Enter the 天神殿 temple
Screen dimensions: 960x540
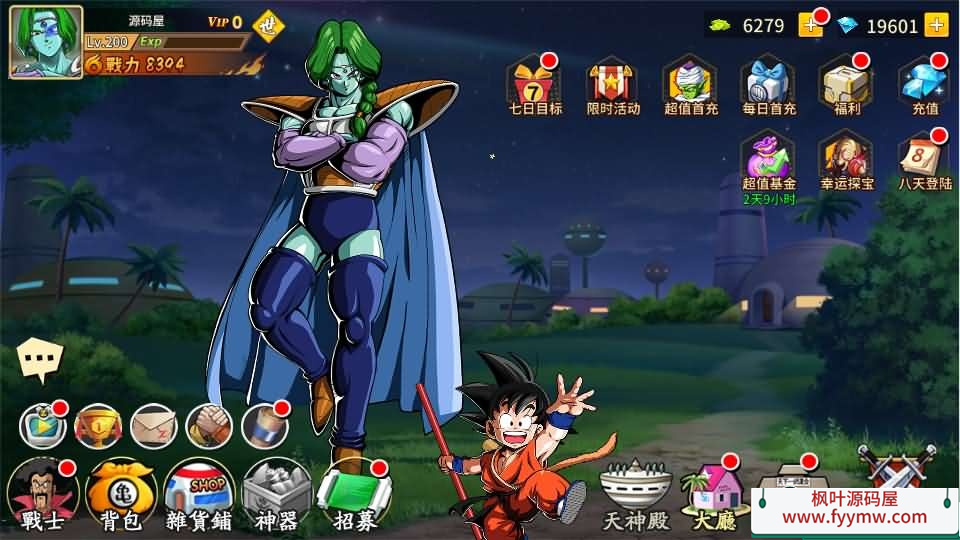(635, 495)
